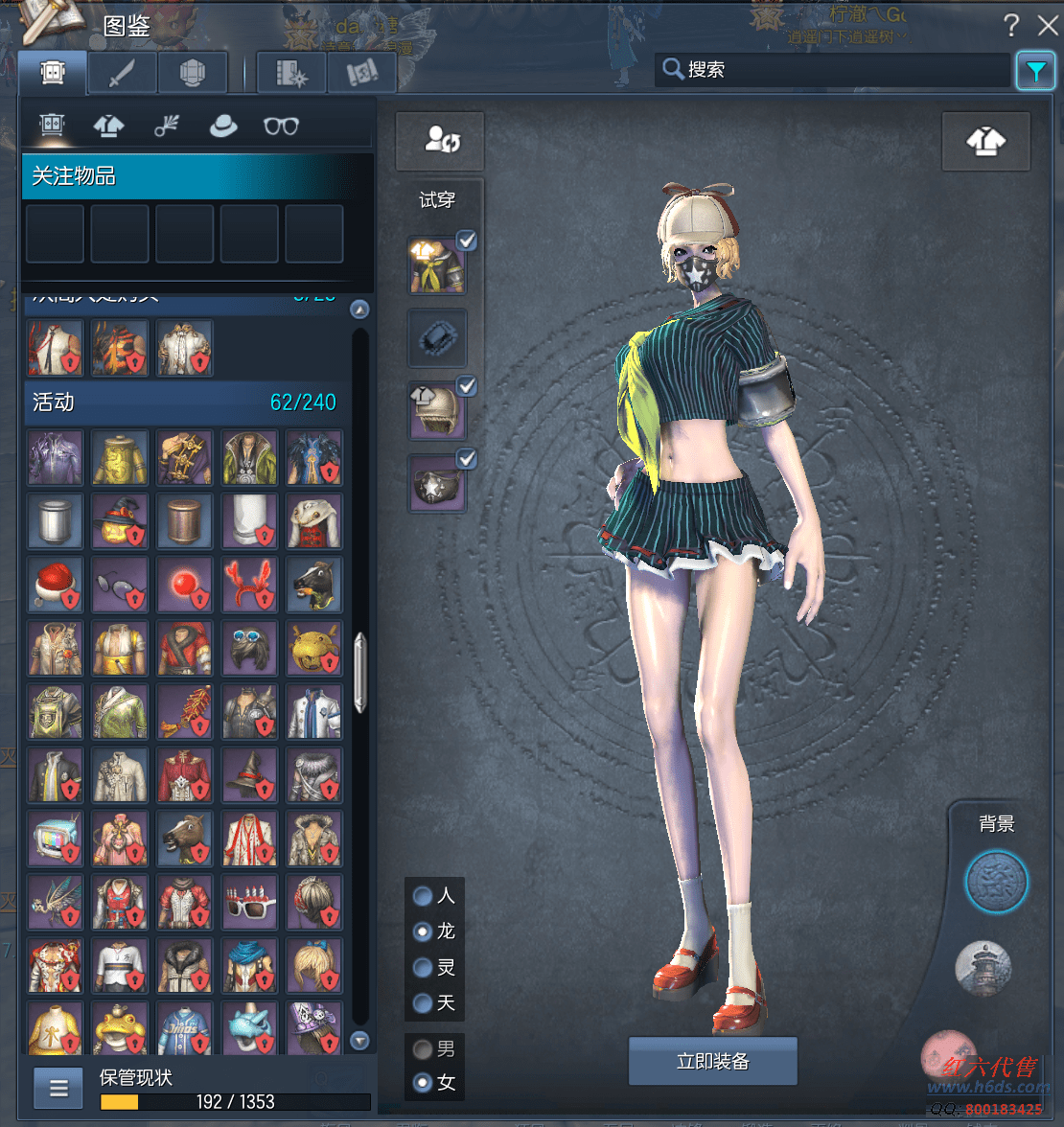Choose the hat category tab
Image resolution: width=1064 pixels, height=1127 pixels.
click(223, 126)
